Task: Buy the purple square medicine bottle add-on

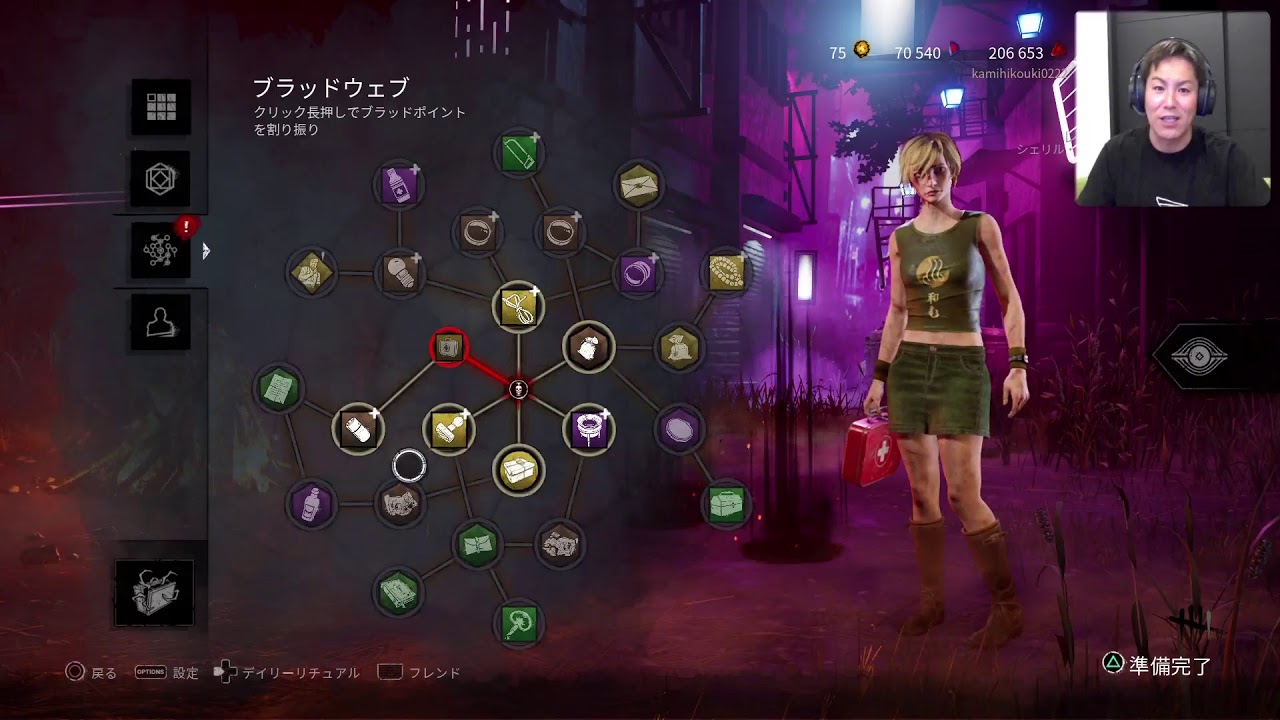Action: (399, 185)
